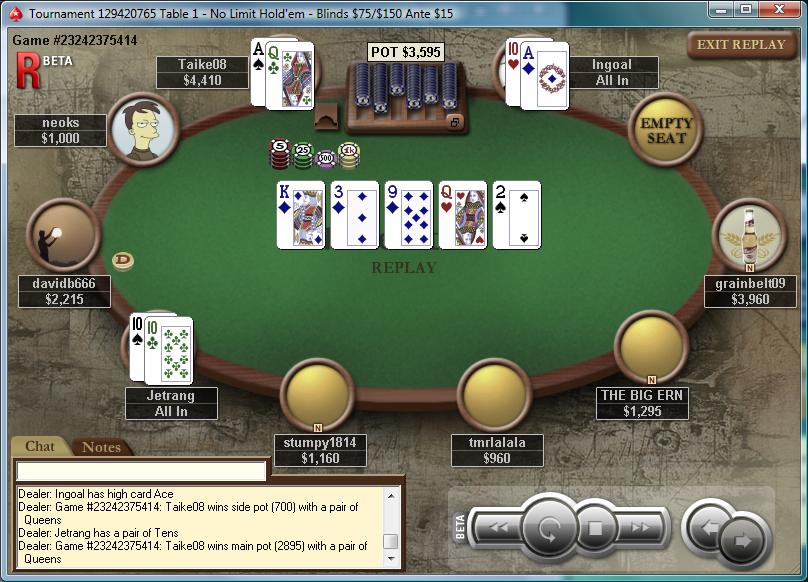Stop the replay playback
The width and height of the screenshot is (808, 582).
point(595,527)
